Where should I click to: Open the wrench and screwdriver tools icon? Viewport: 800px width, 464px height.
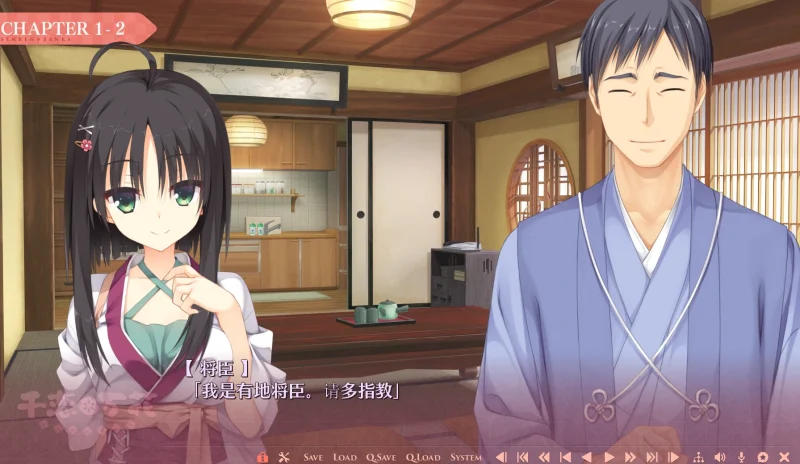pyautogui.click(x=283, y=457)
